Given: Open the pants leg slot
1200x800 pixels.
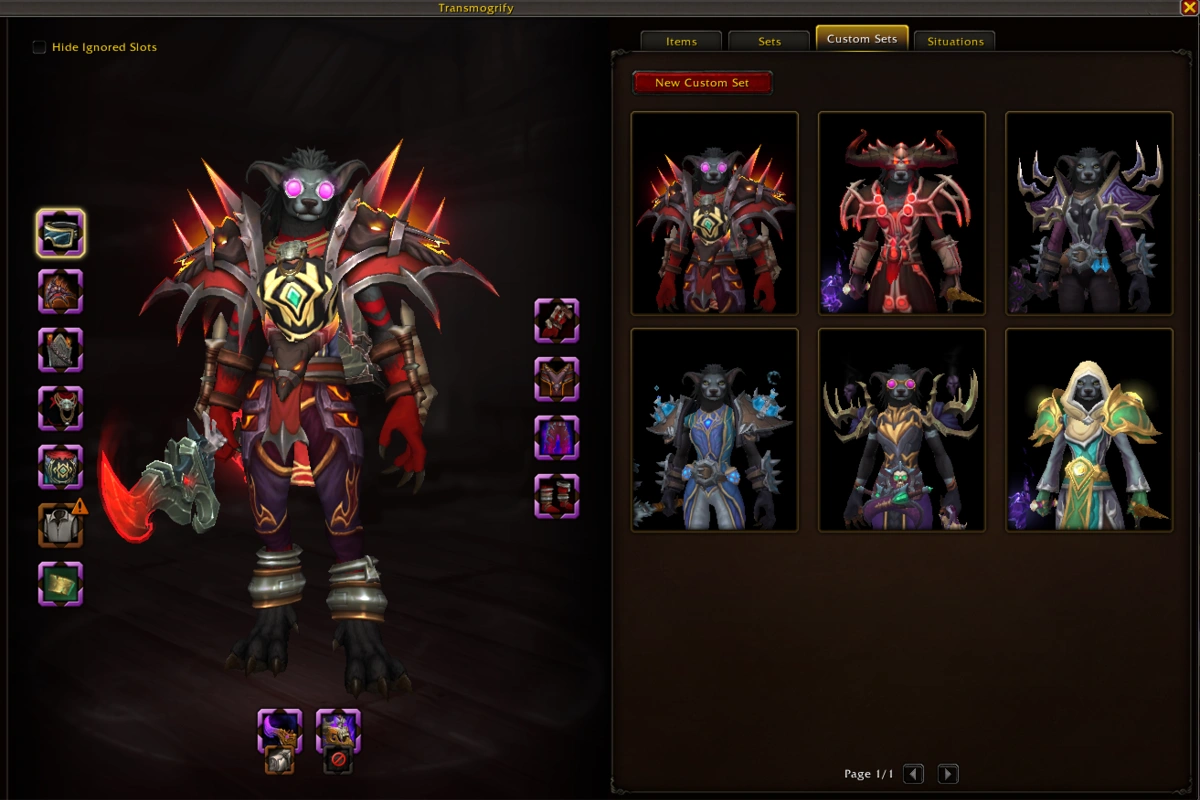Looking at the screenshot, I should 557,437.
